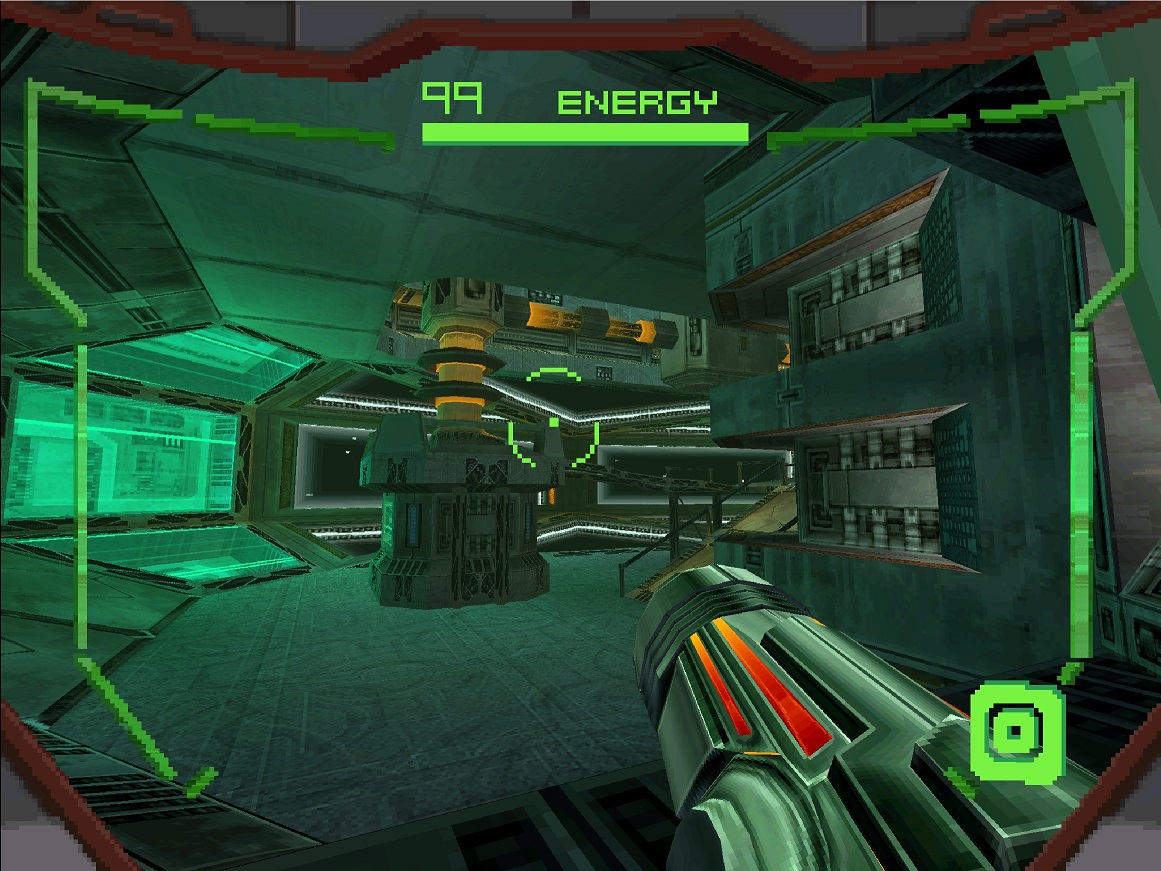Click the concentric-ring icon in the HUD corner
The width and height of the screenshot is (1161, 871).
click(1015, 730)
